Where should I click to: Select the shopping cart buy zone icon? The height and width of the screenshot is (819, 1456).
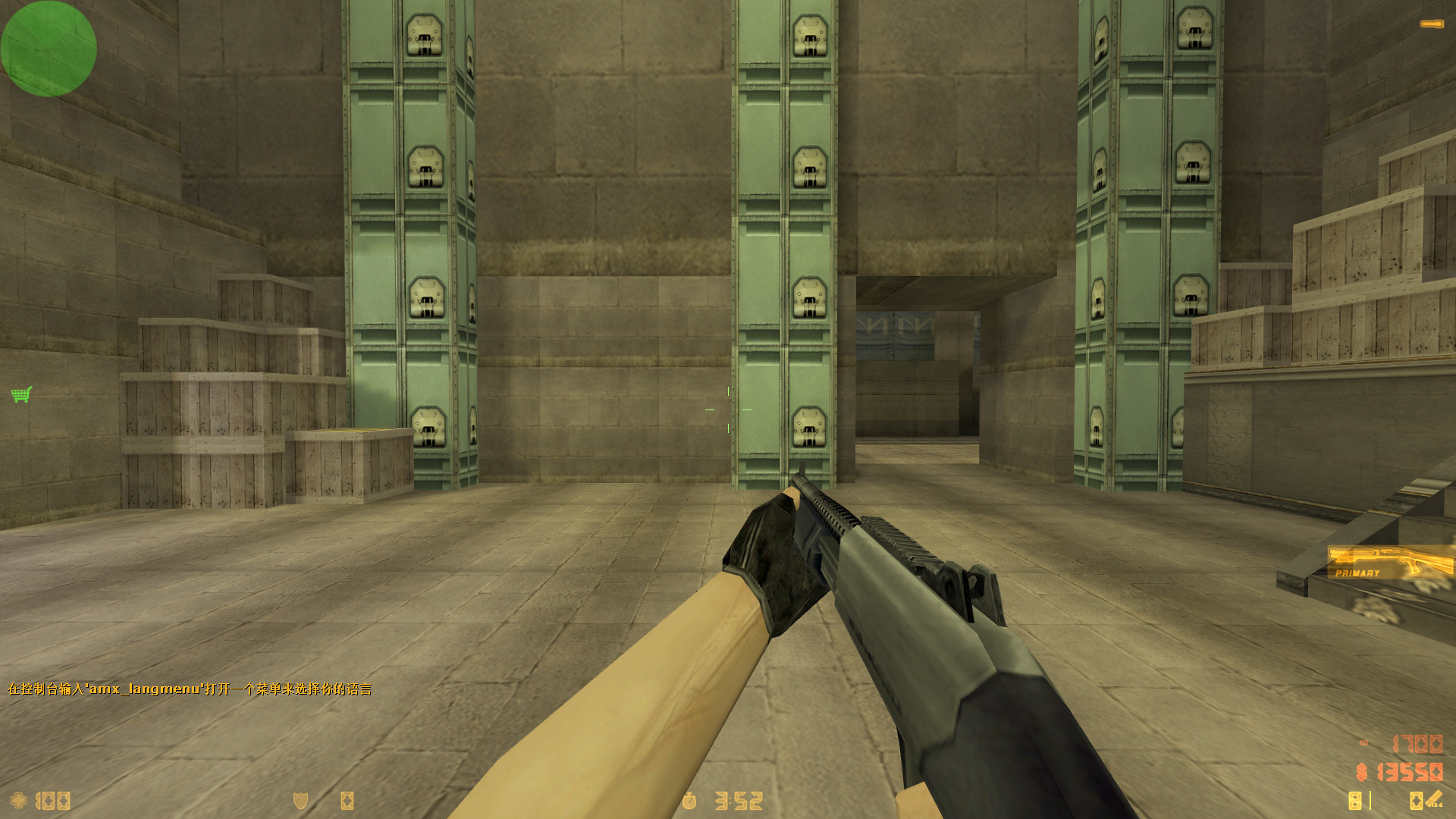tap(20, 394)
